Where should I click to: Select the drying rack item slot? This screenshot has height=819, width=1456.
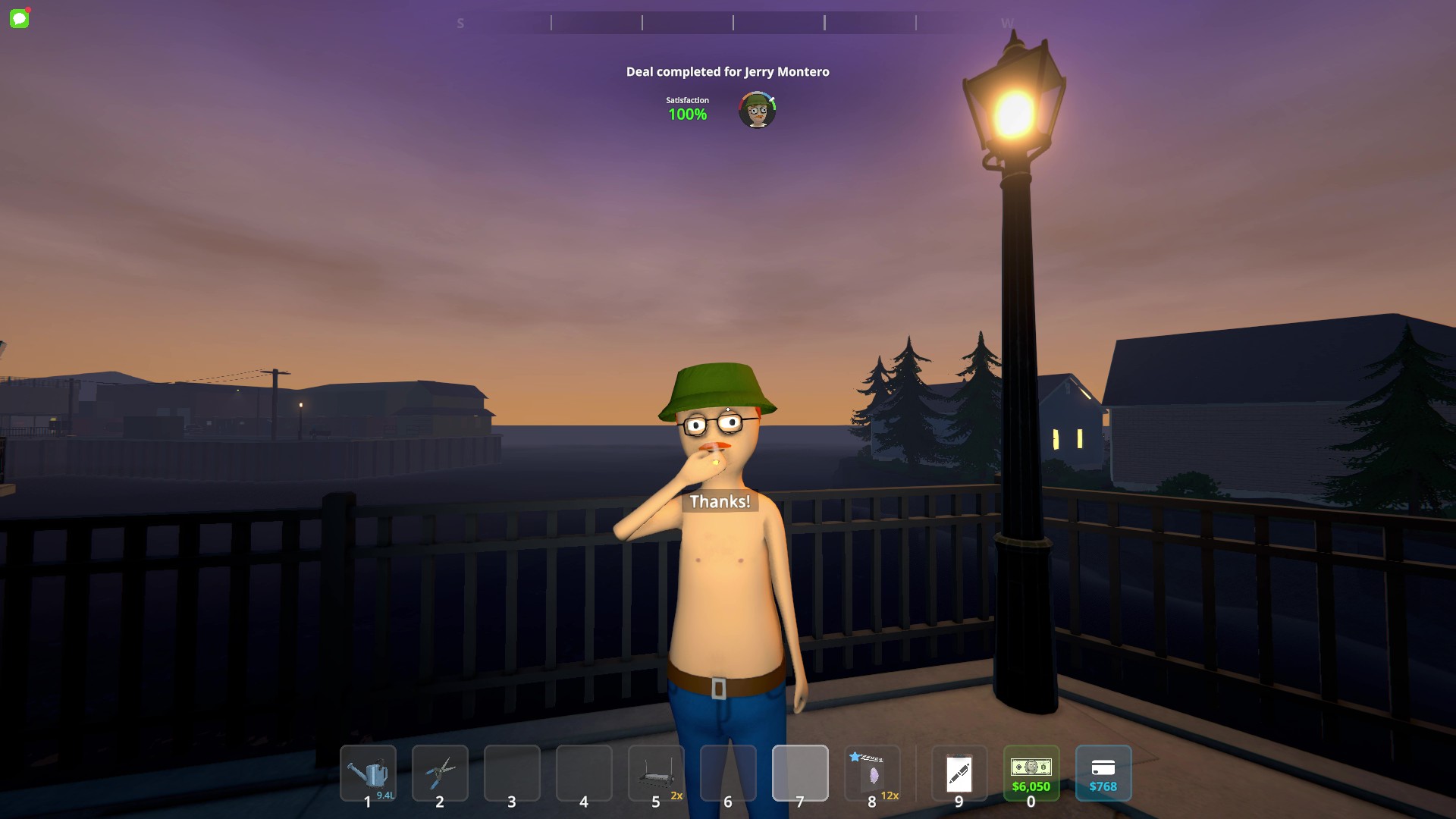click(656, 773)
